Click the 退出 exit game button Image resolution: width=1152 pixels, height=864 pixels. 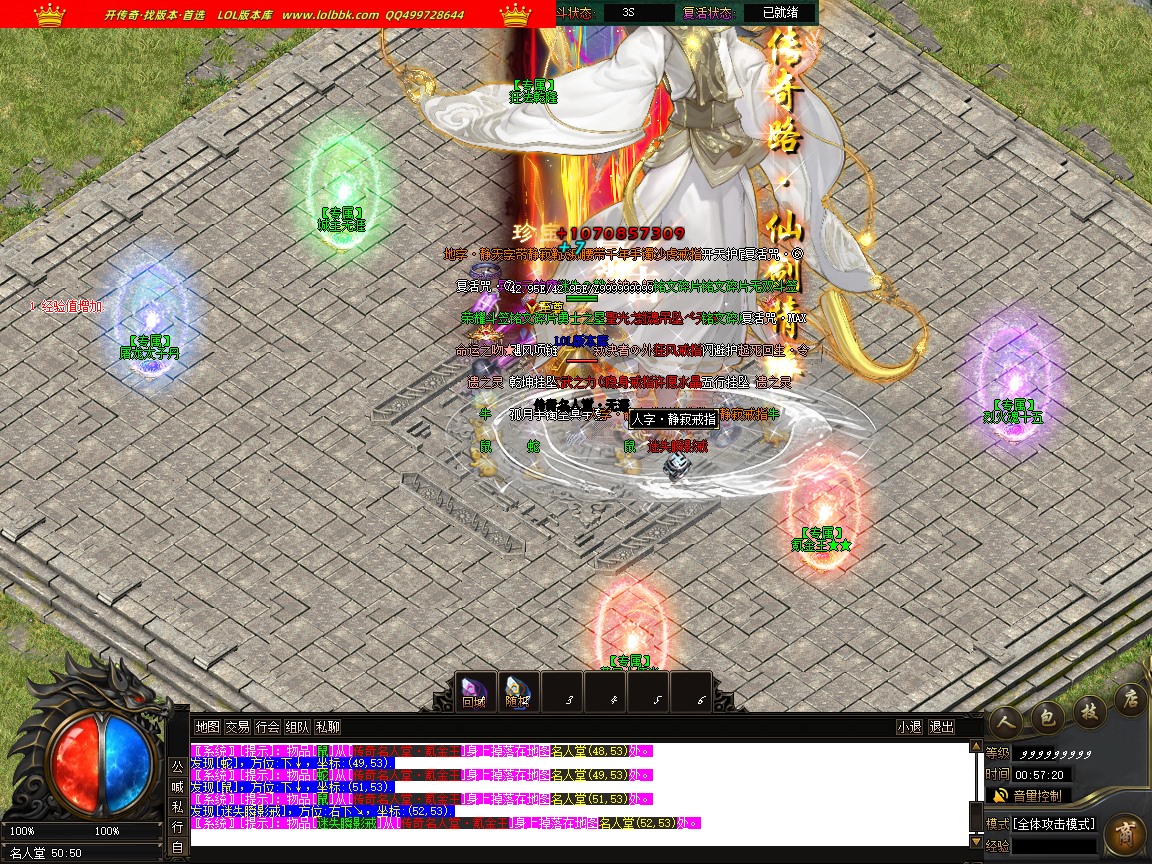[941, 727]
